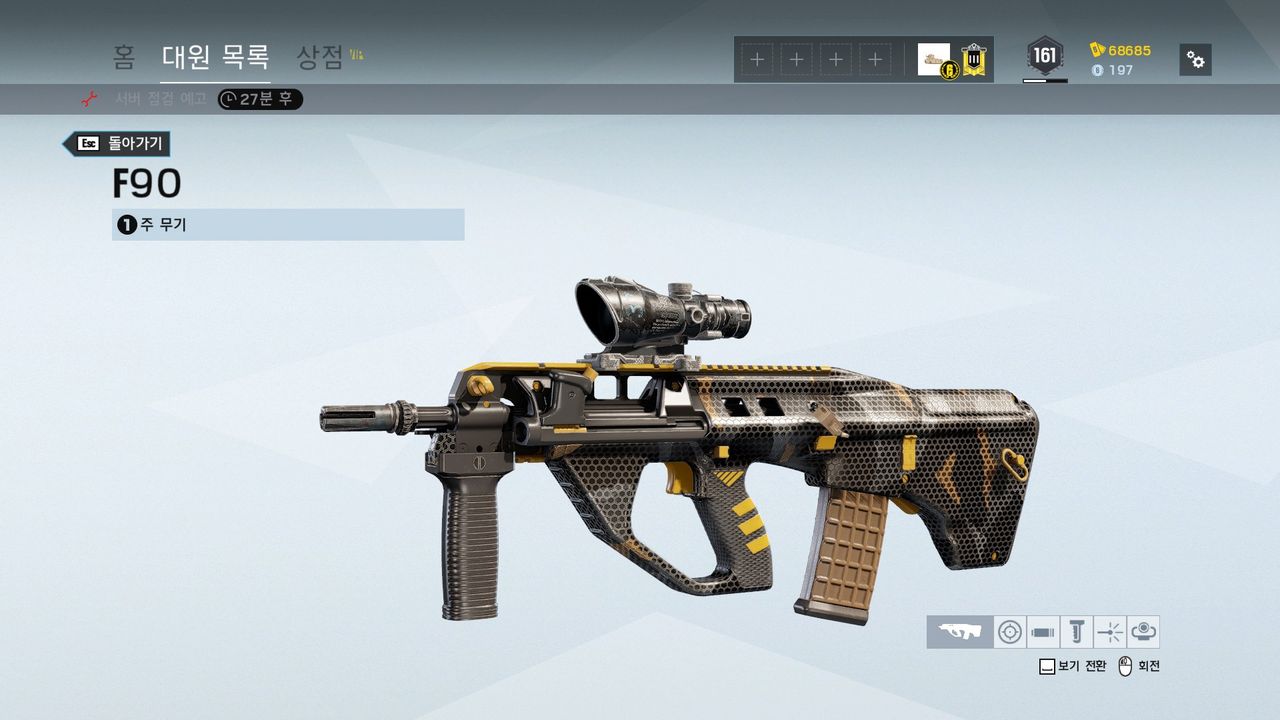Open the sight attachment options
The height and width of the screenshot is (720, 1280).
1011,632
